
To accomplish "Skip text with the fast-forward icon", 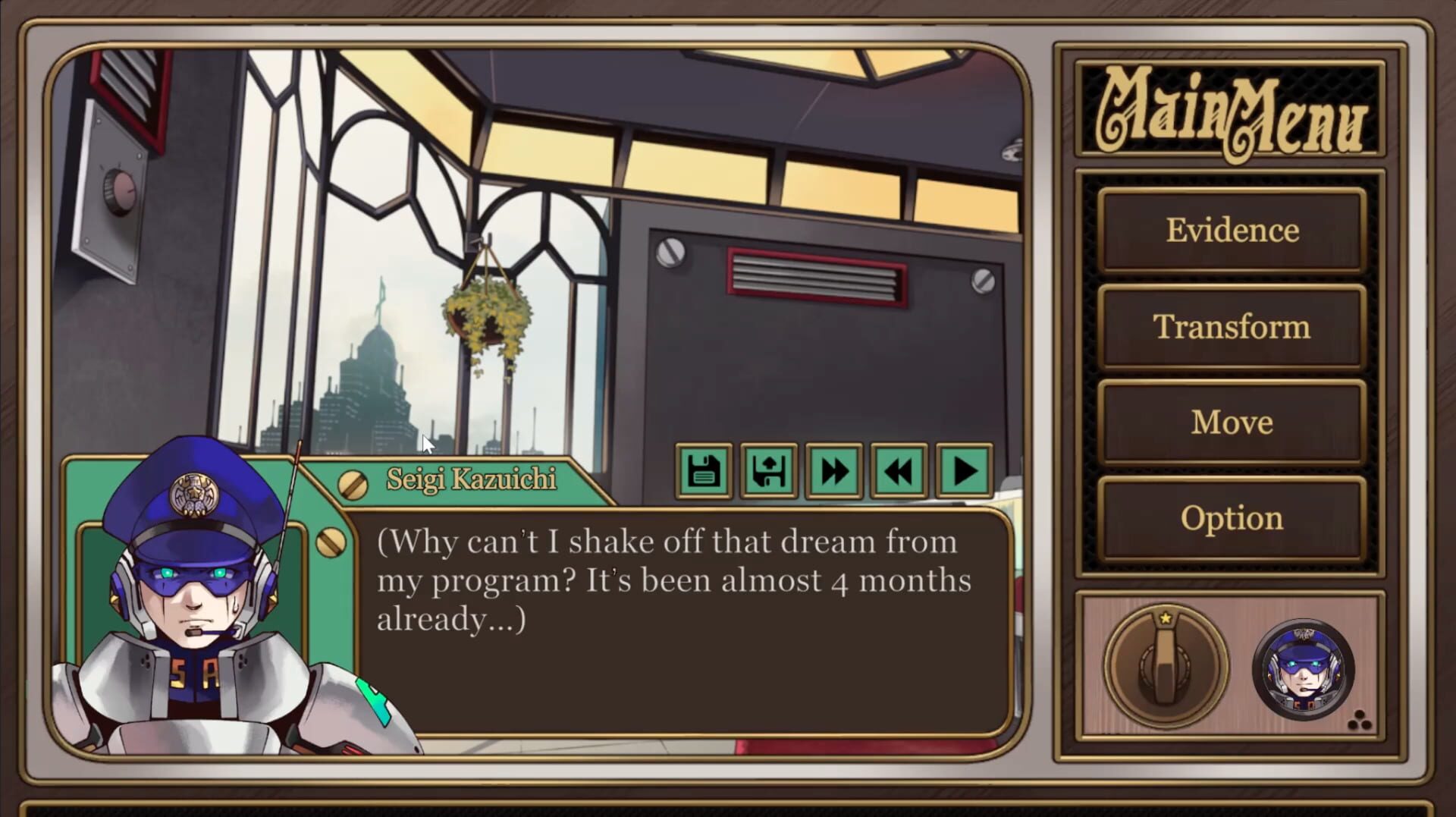I will (833, 470).
